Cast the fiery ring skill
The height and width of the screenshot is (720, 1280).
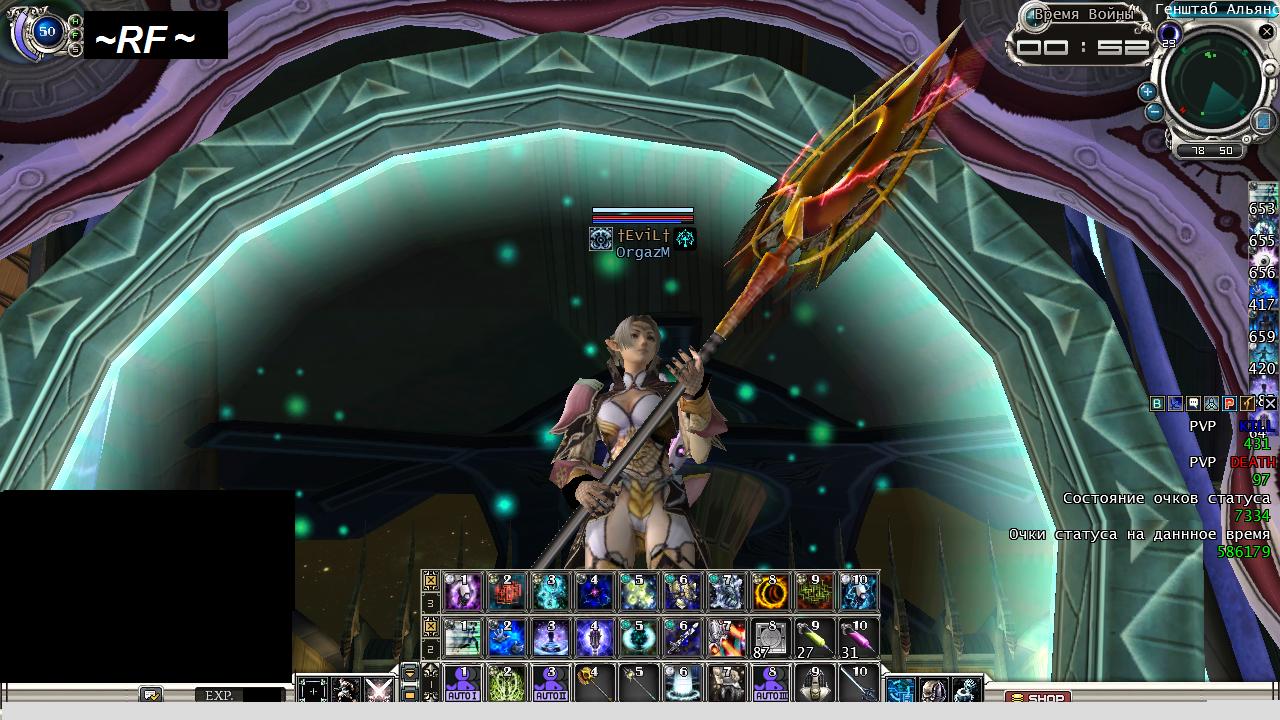click(x=771, y=591)
